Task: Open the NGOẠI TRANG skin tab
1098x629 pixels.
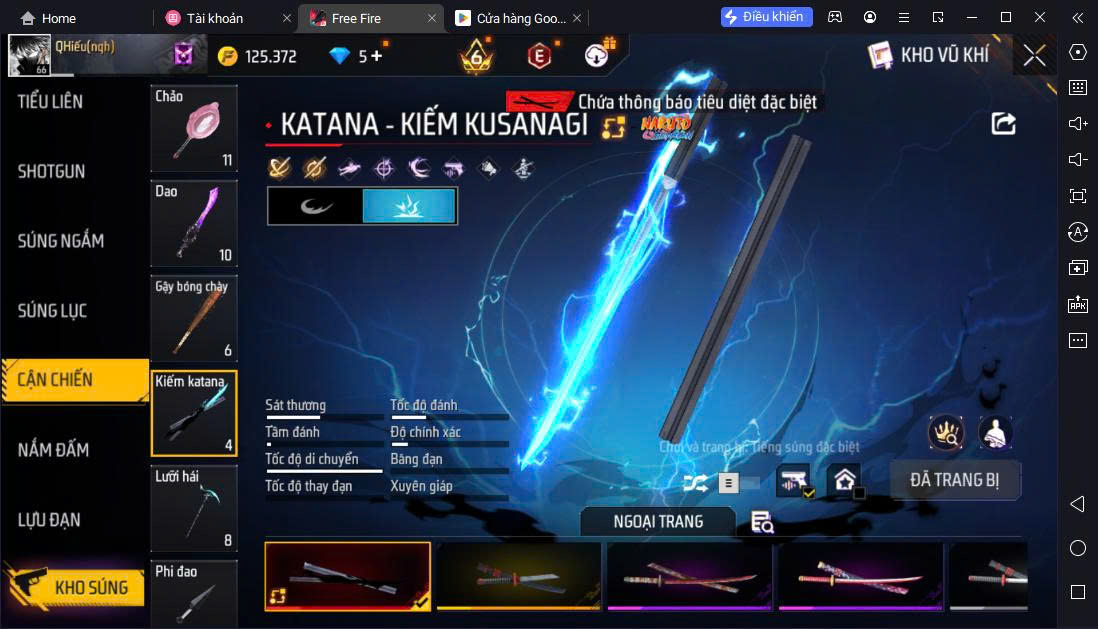Action: click(x=658, y=522)
